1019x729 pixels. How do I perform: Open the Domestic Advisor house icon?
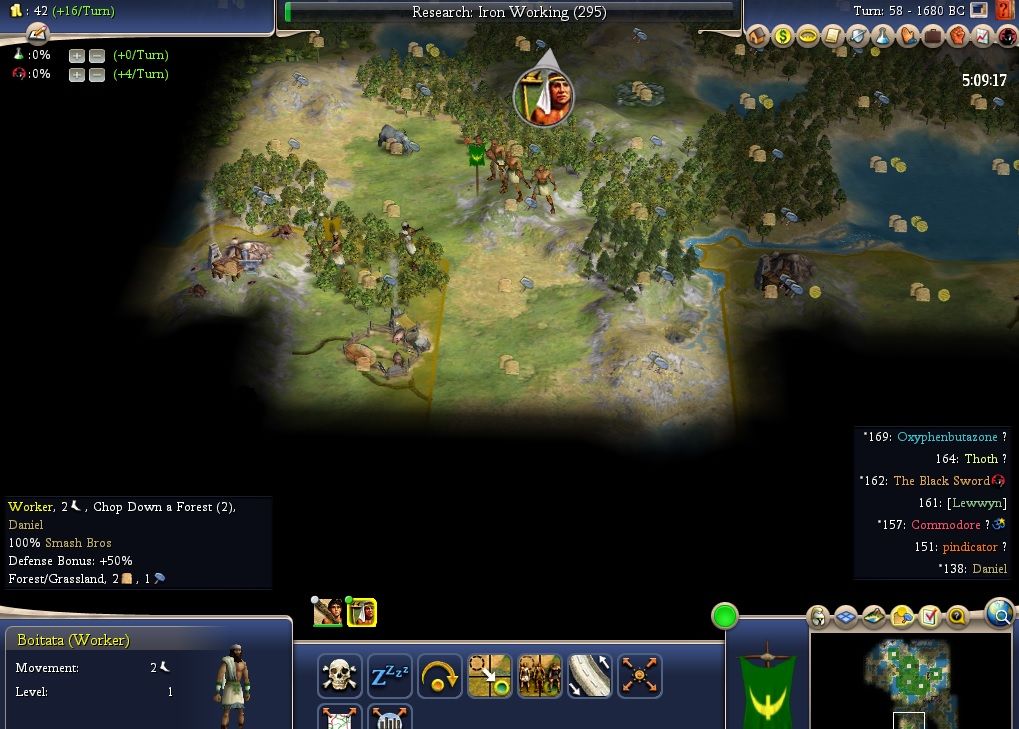point(758,37)
